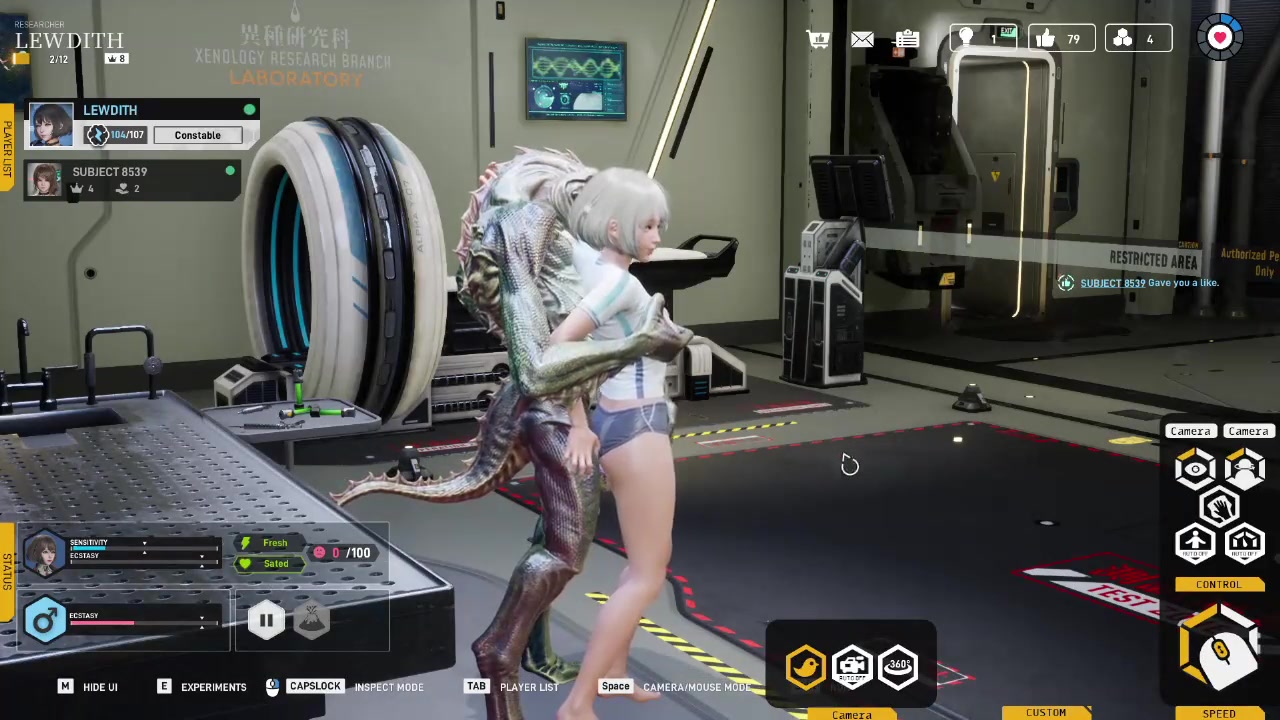Image resolution: width=1280 pixels, height=720 pixels.
Task: Open the shopping cart store icon
Action: [818, 39]
